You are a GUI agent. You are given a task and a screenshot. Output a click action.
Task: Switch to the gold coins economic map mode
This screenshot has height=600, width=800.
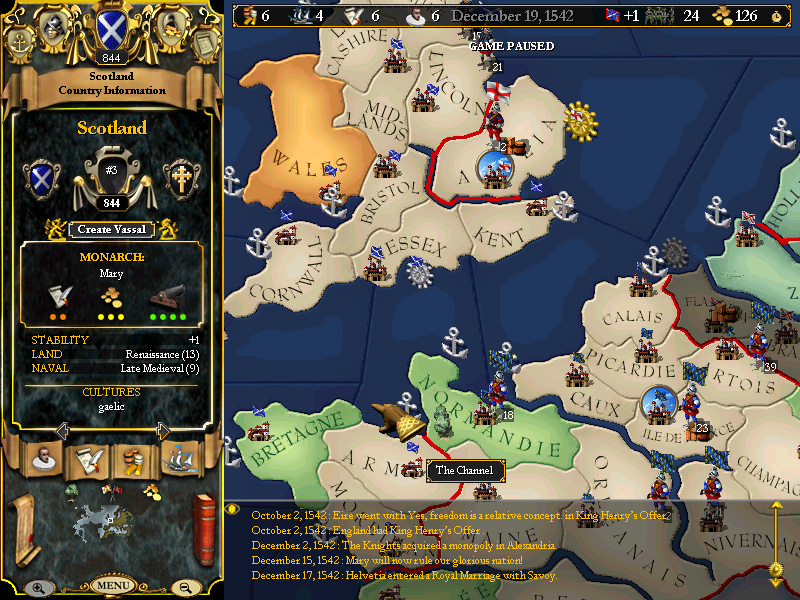coord(150,490)
